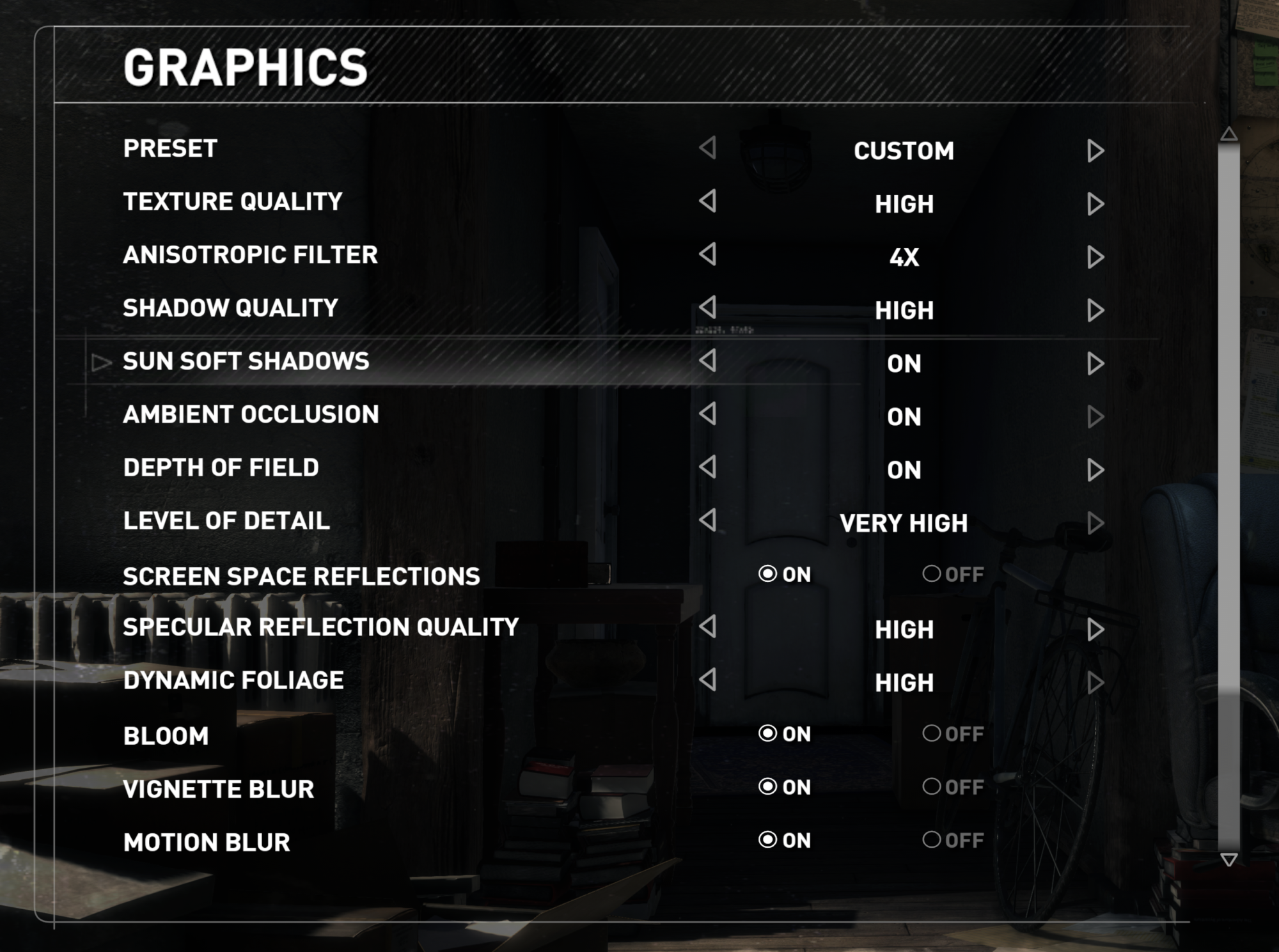Increase the Anisotropic Filter value

[x=1095, y=257]
